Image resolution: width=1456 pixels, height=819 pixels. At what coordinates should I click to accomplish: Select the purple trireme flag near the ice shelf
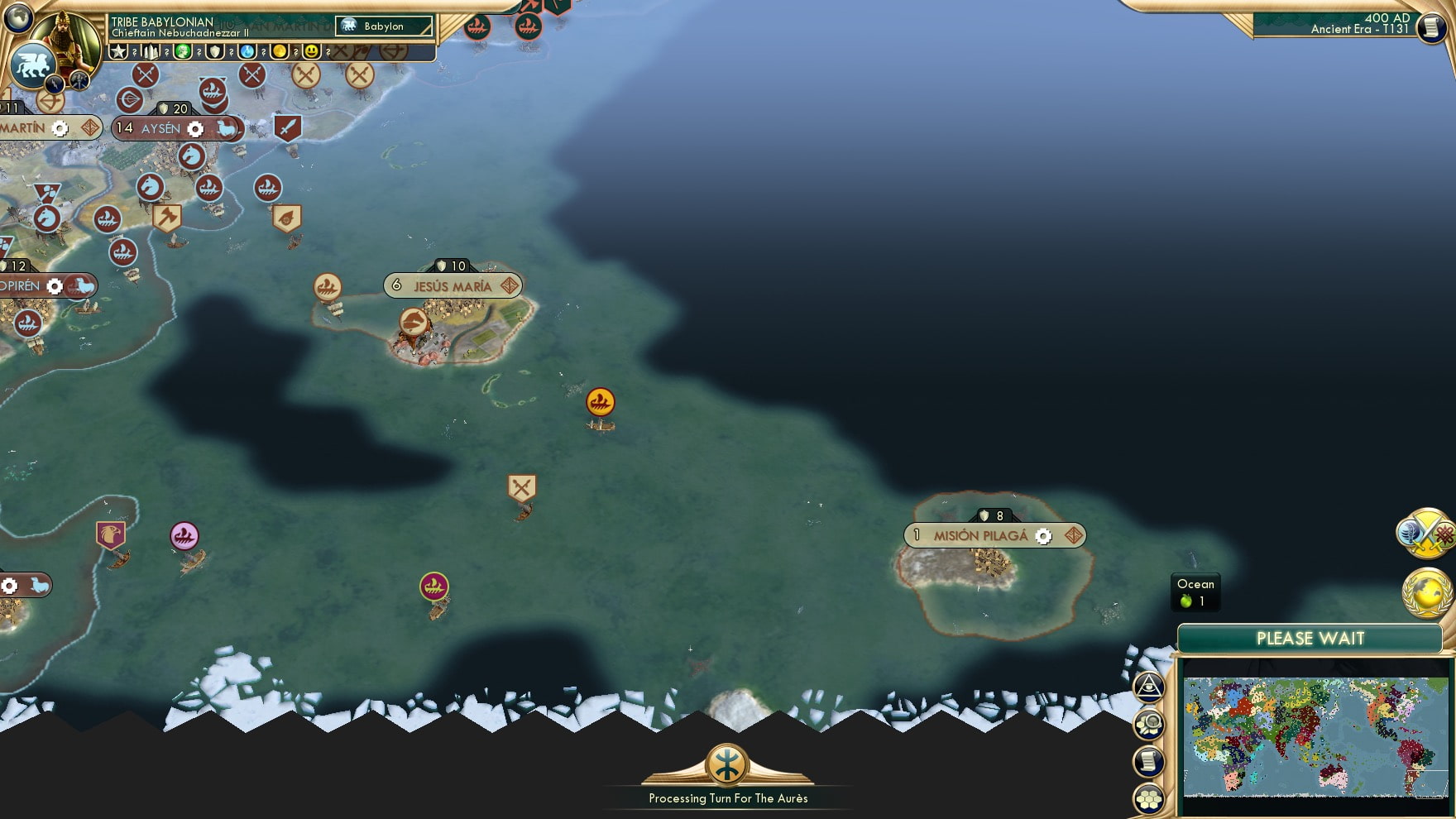click(433, 586)
